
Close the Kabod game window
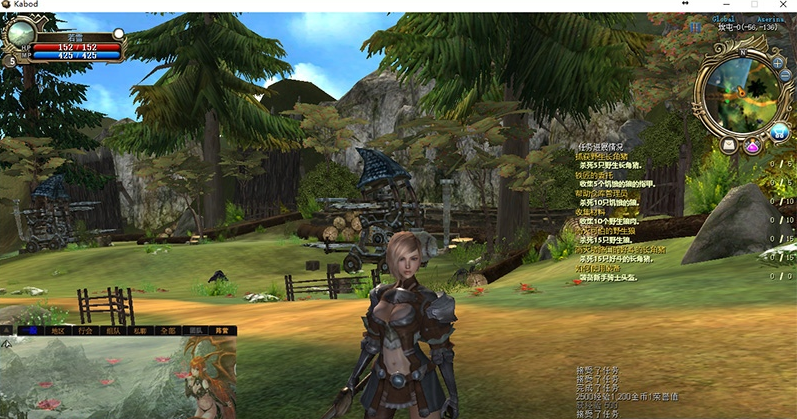point(784,6)
